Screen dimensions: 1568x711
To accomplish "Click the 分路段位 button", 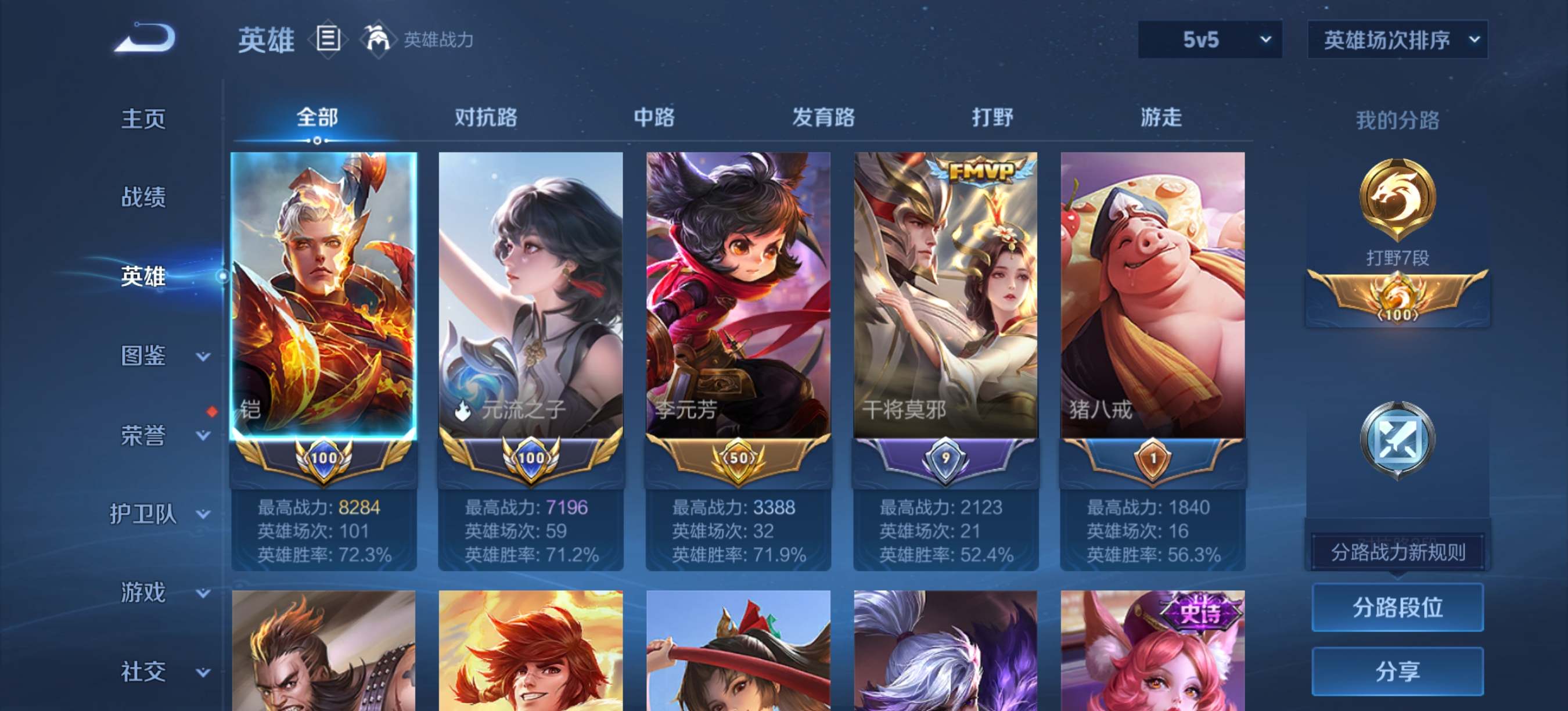I will [x=1398, y=608].
